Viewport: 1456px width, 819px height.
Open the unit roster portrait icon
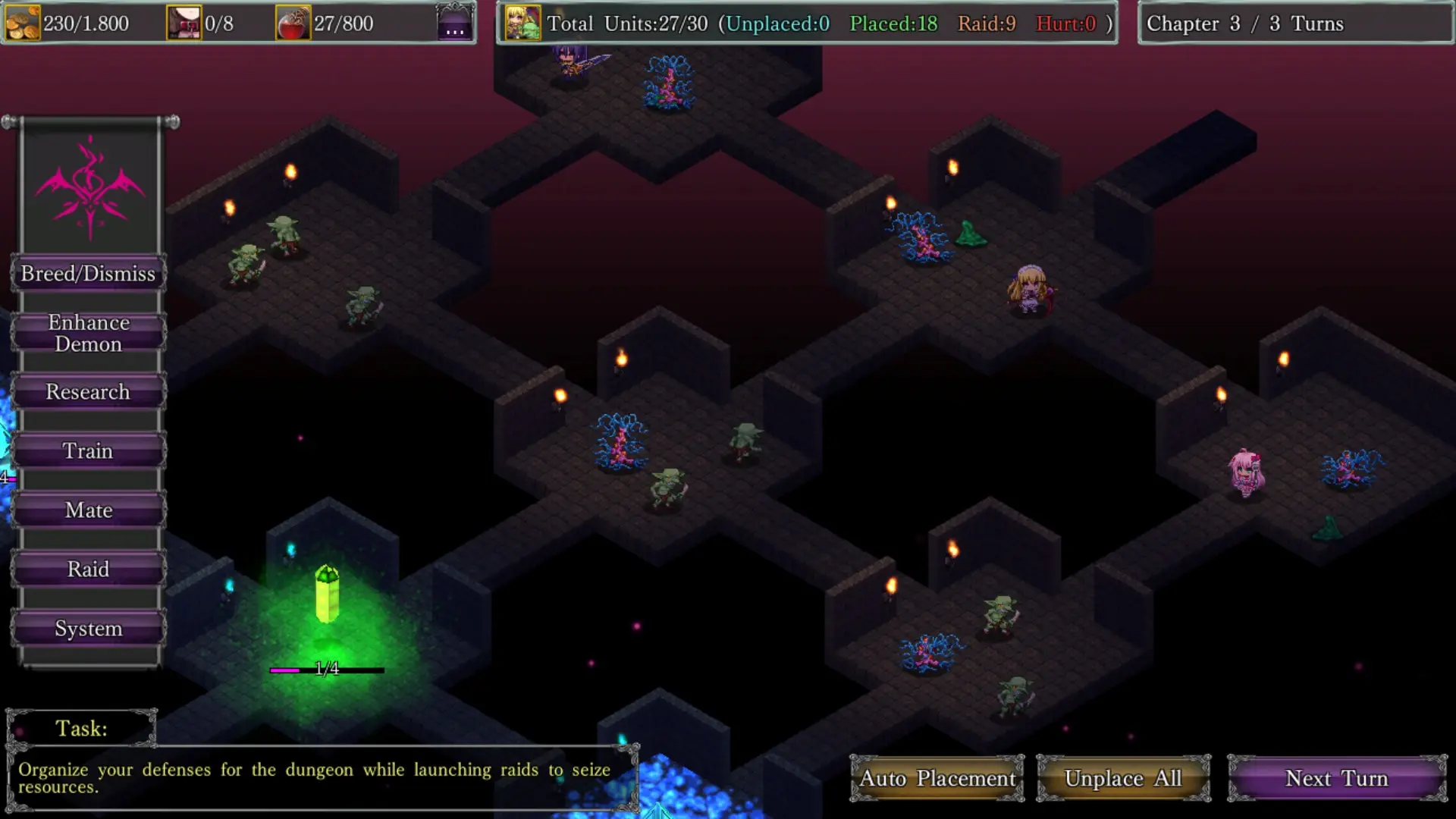[x=522, y=24]
